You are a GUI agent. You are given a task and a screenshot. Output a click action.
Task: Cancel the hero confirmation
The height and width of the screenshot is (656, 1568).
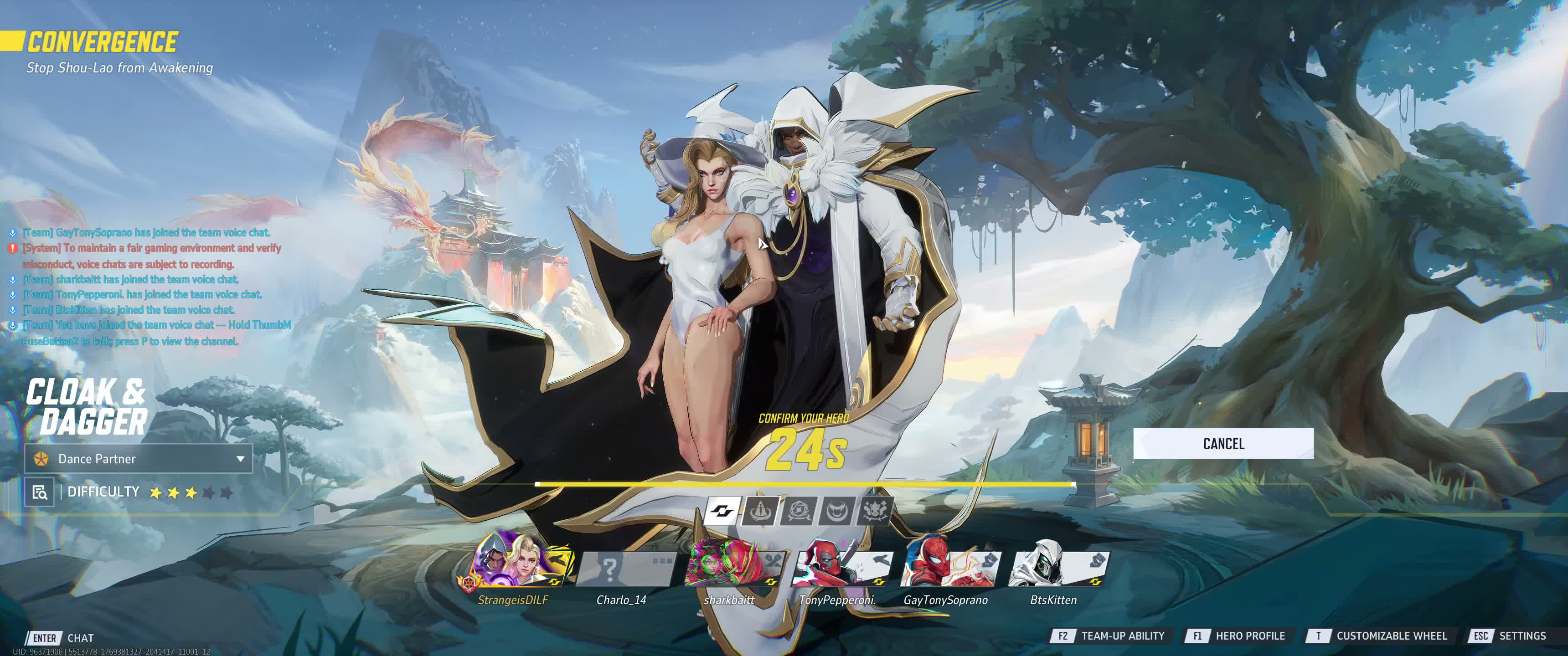coord(1223,444)
